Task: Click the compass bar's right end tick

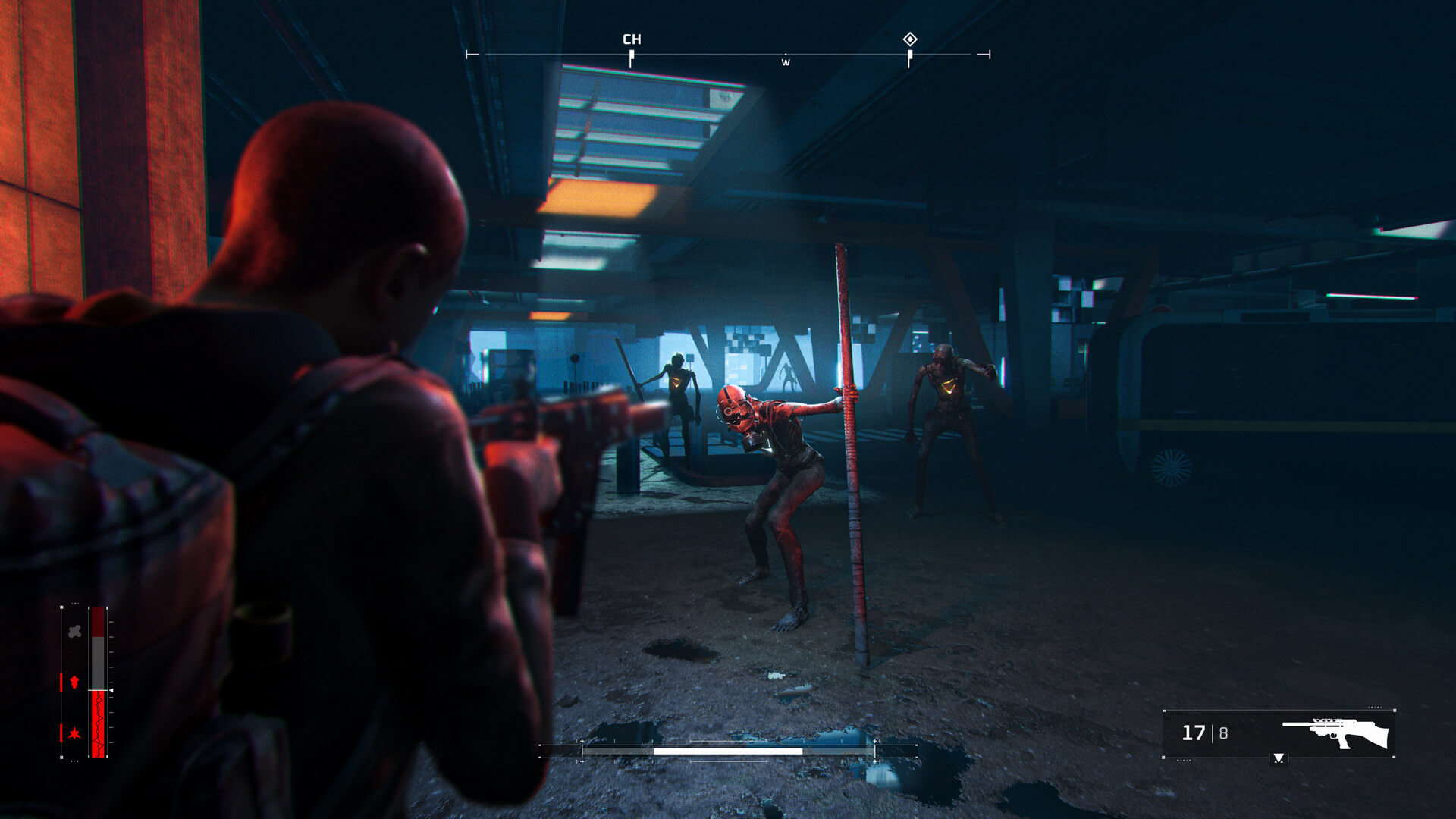Action: coord(988,54)
